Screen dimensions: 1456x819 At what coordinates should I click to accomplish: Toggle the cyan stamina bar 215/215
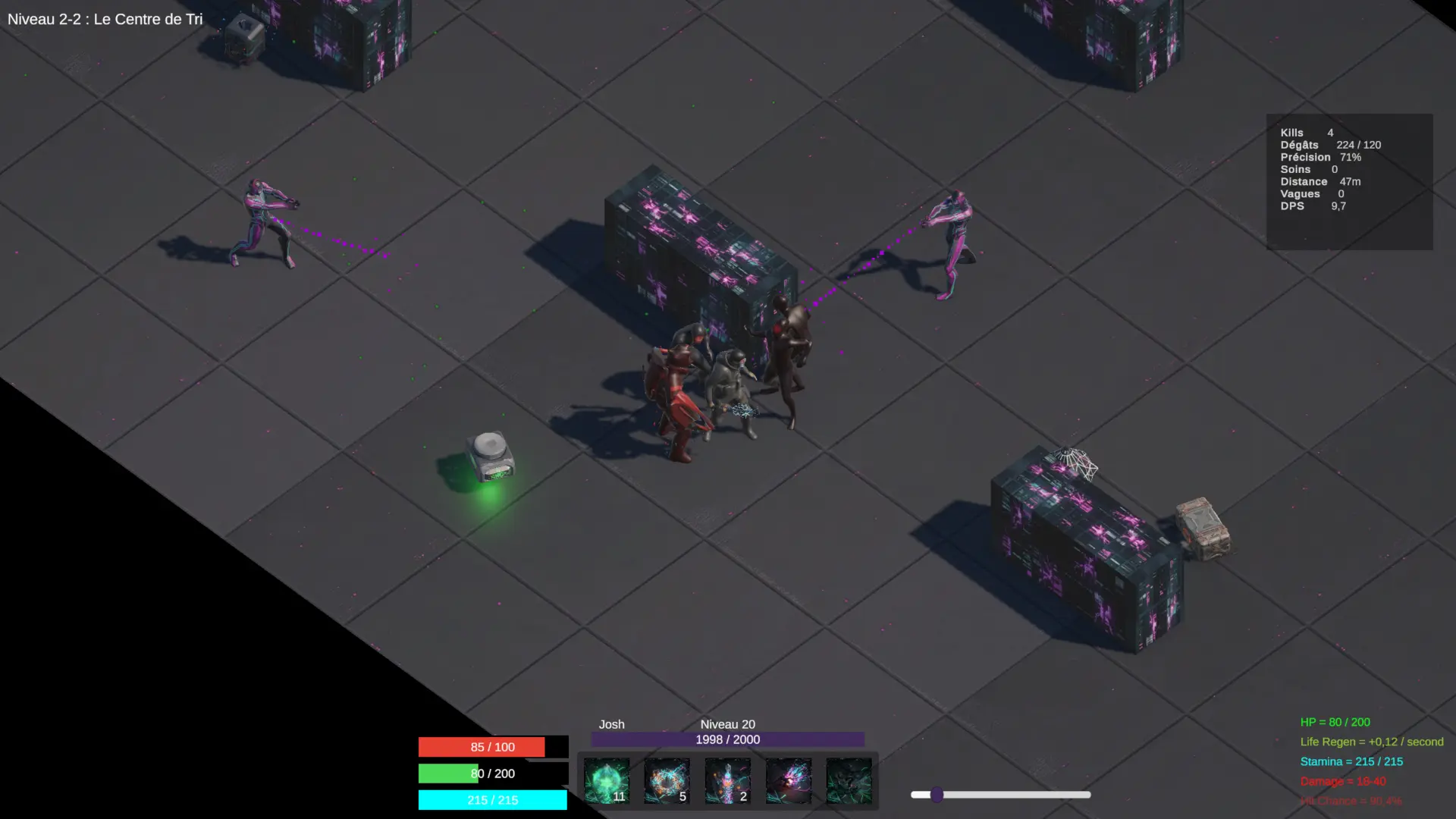click(492, 800)
